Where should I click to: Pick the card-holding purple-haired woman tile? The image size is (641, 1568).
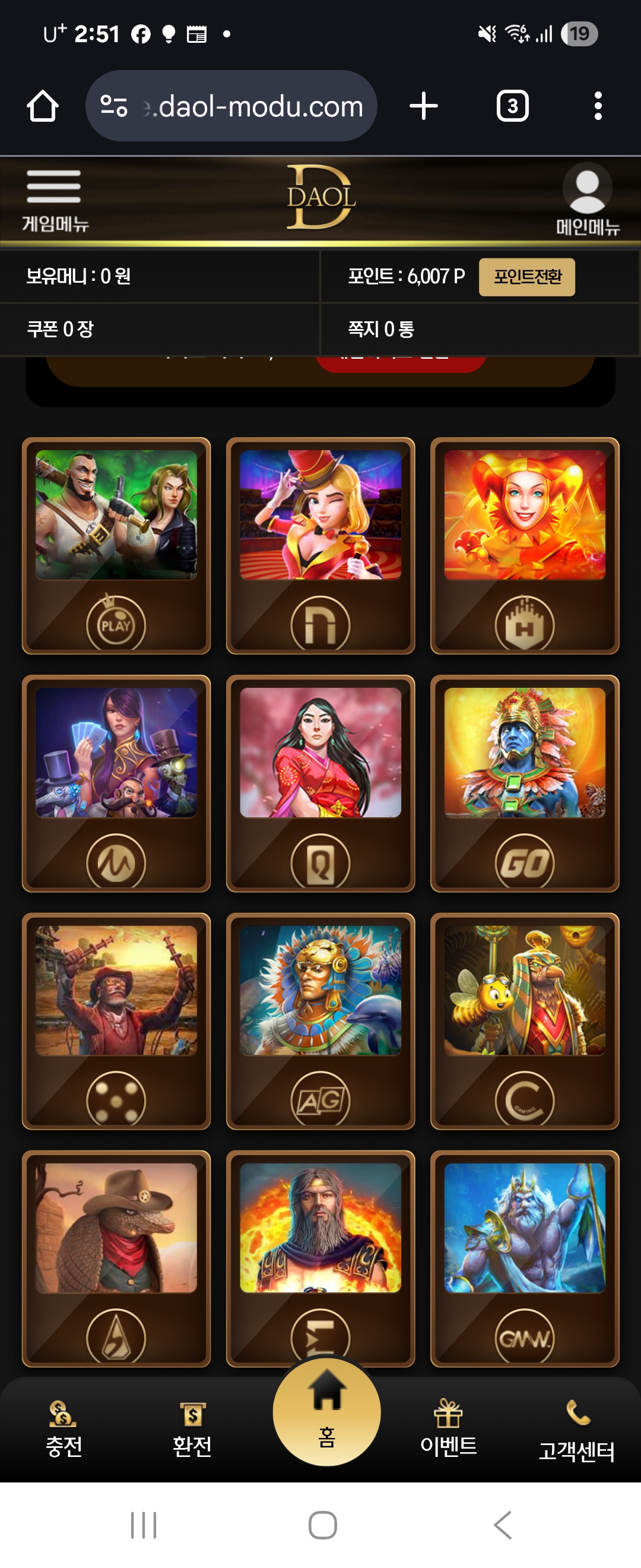[x=116, y=783]
